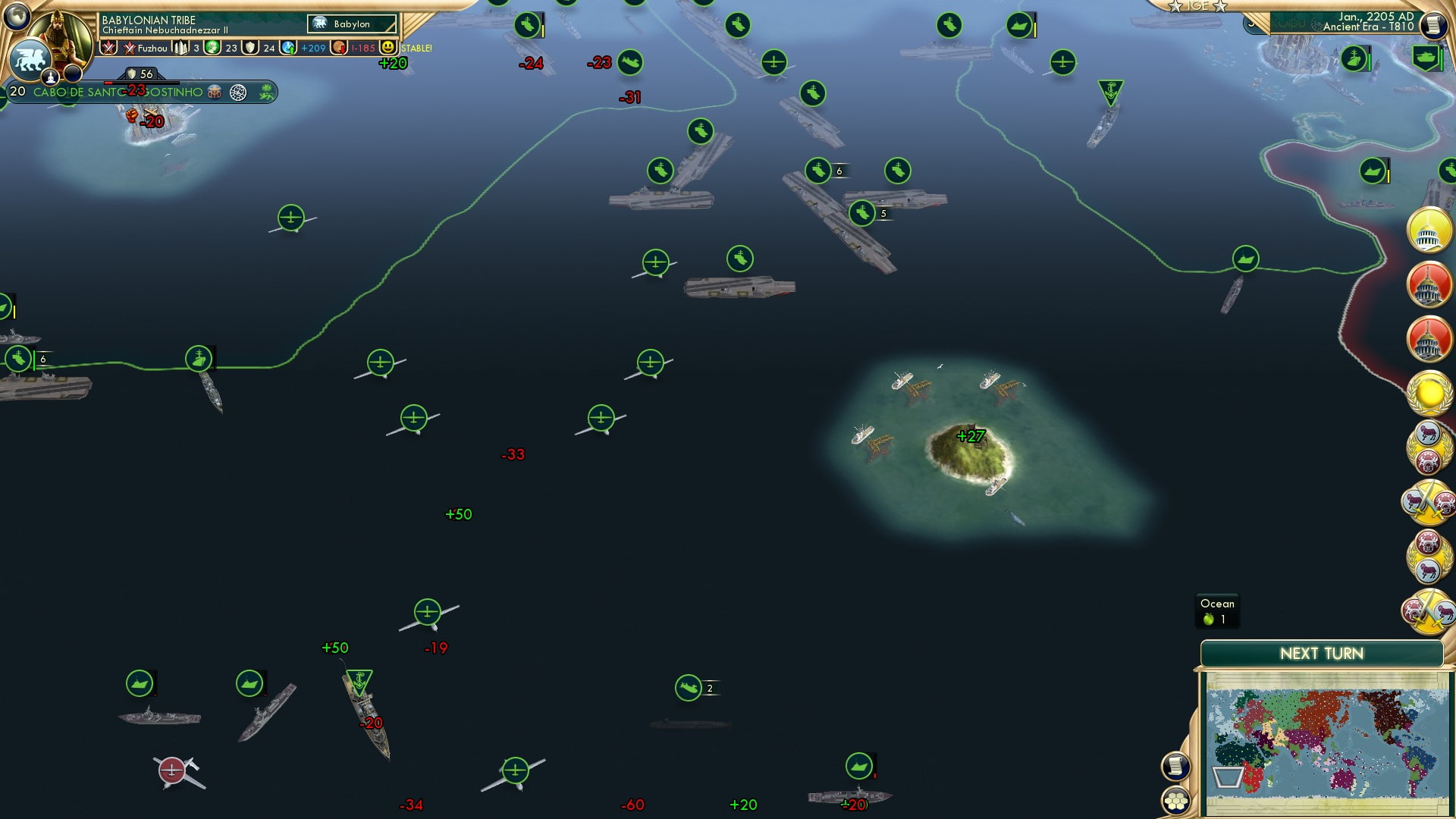Click the smiley happiness icon showing STABLE

[388, 48]
